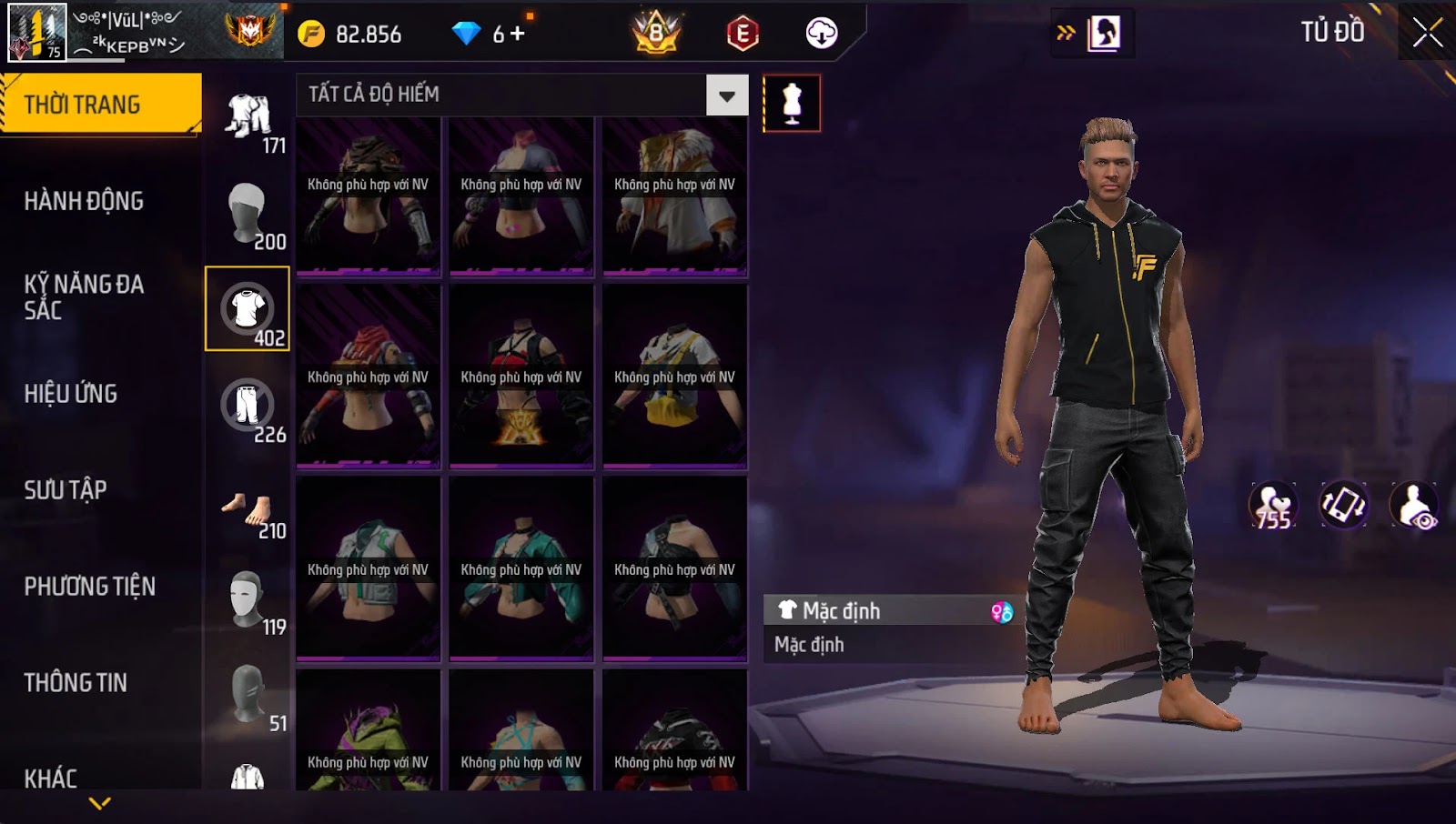Go to the Sưu Tập tab
This screenshot has width=1456, height=824.
point(66,490)
